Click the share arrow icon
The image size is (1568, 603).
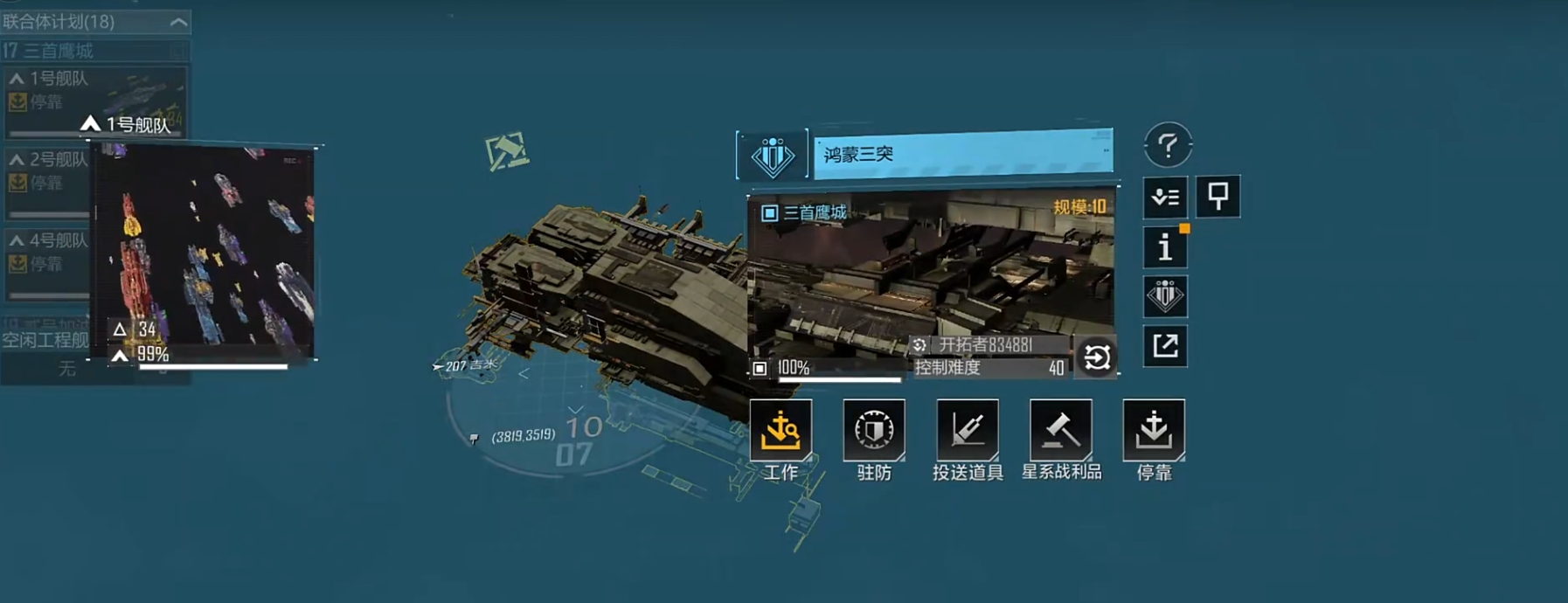coord(1165,346)
